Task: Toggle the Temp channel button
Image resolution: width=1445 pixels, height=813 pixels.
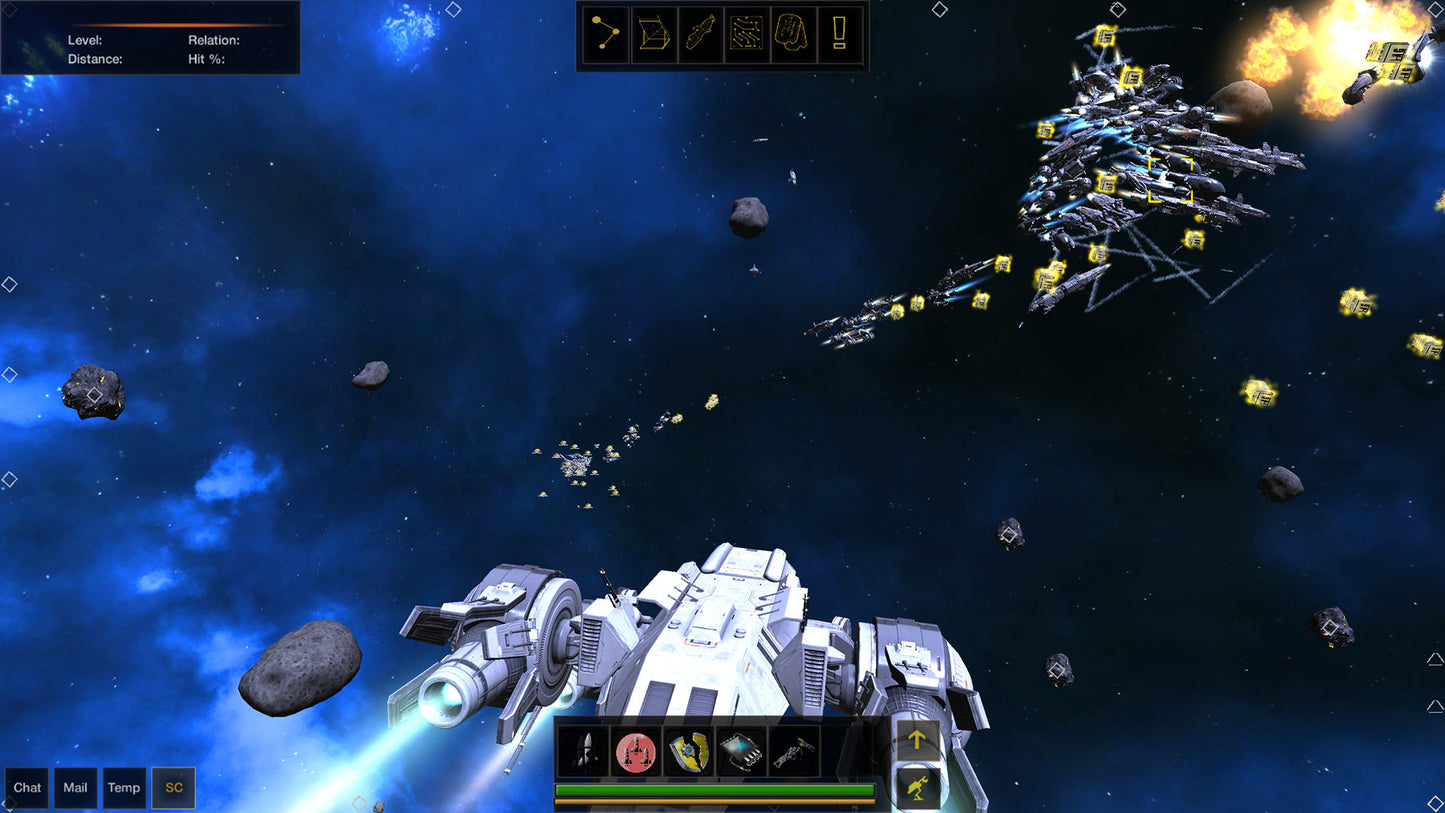Action: pos(123,788)
